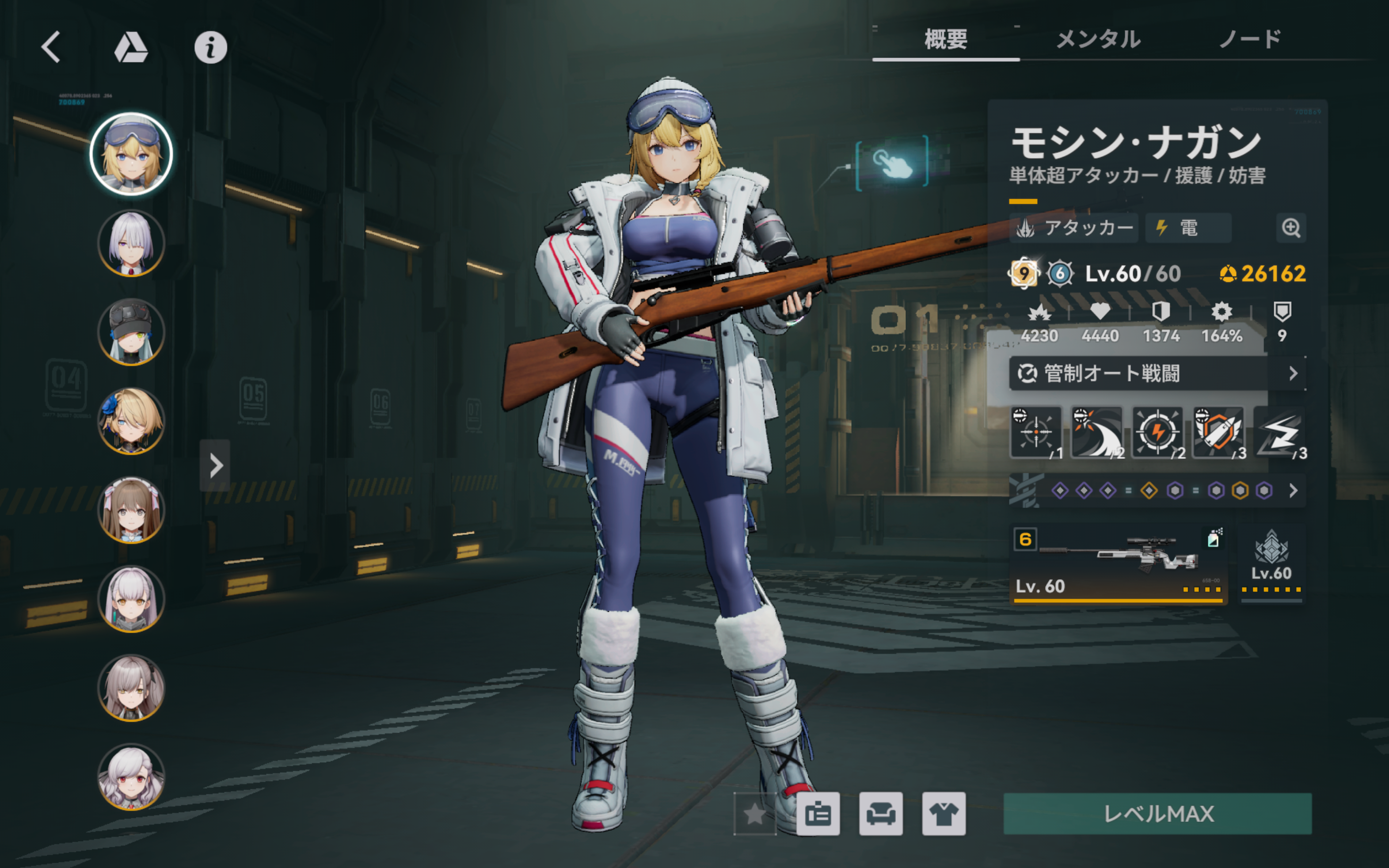Select the red-eyed white-haired doll portrait

[x=132, y=777]
